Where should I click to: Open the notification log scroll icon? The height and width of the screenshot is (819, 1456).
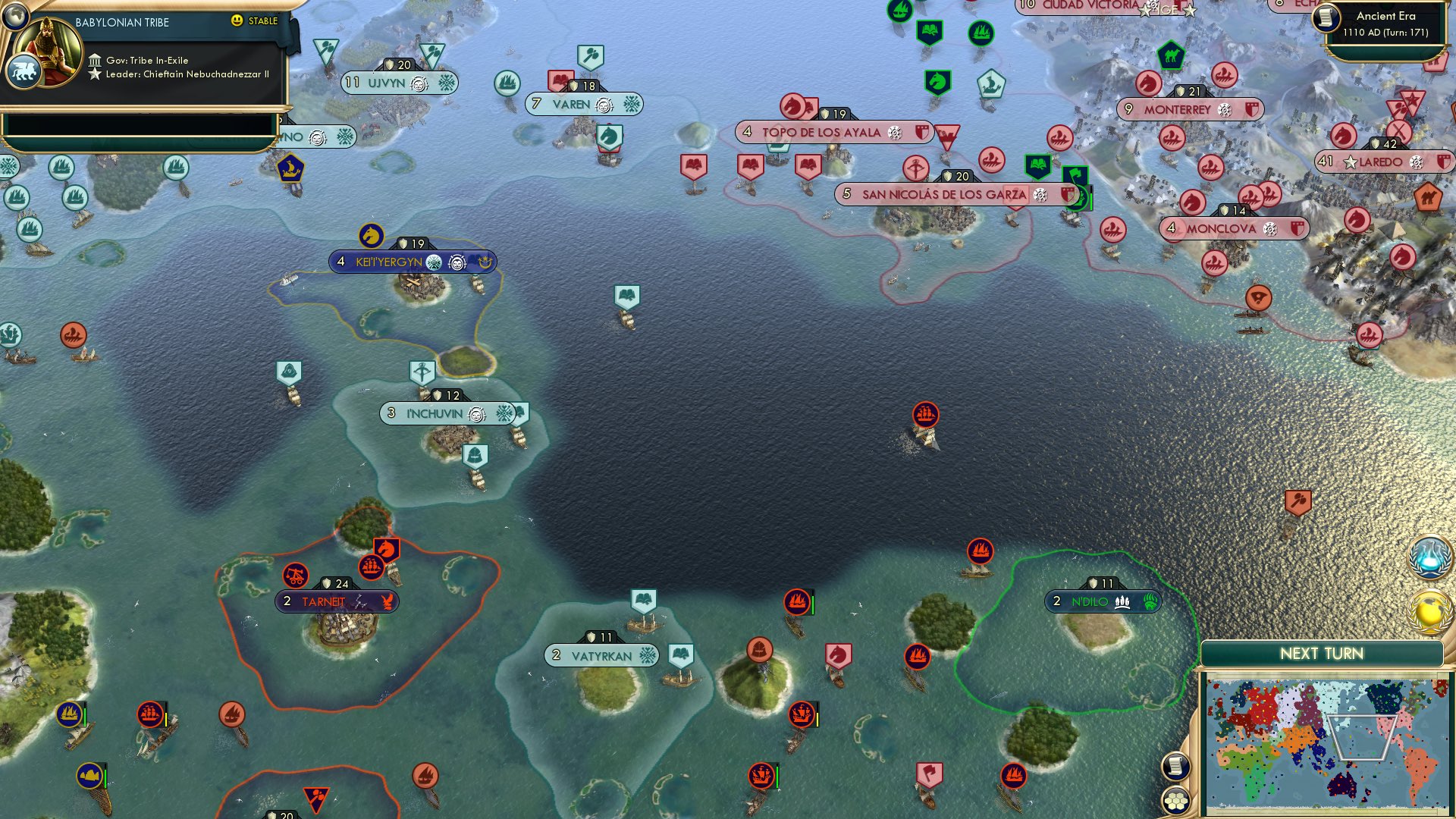click(1175, 767)
